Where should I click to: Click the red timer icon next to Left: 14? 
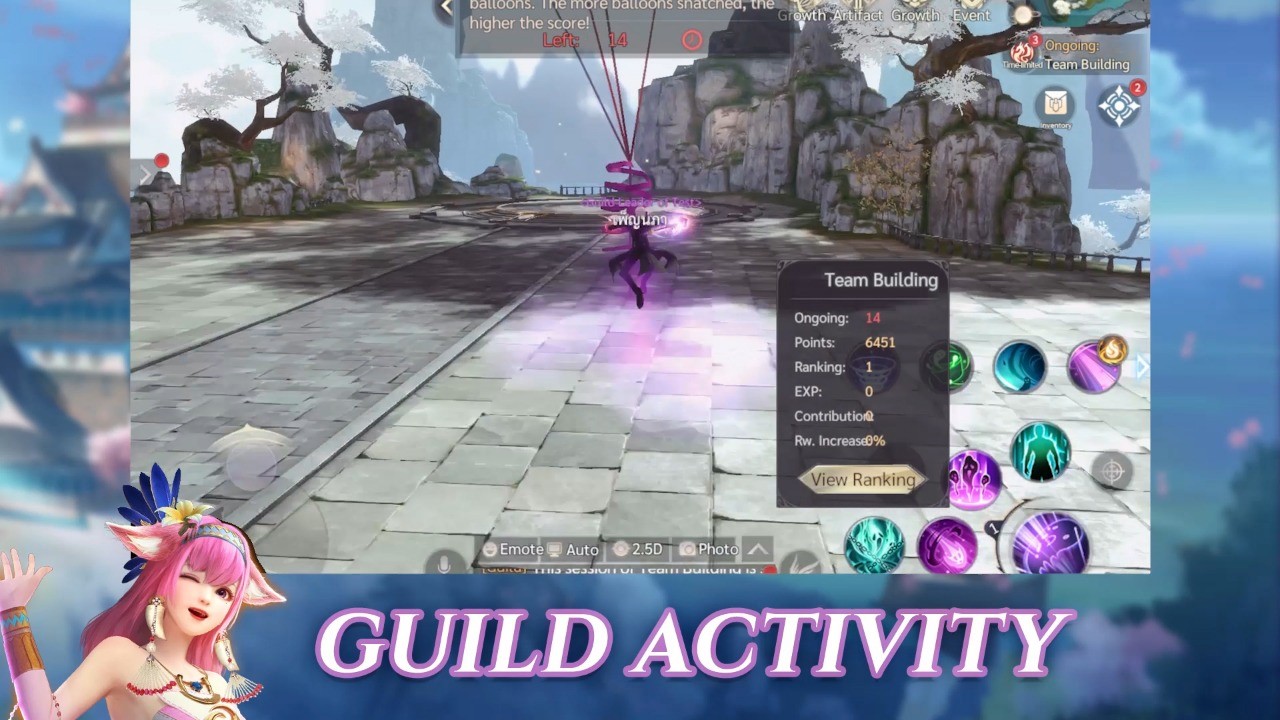coord(690,40)
